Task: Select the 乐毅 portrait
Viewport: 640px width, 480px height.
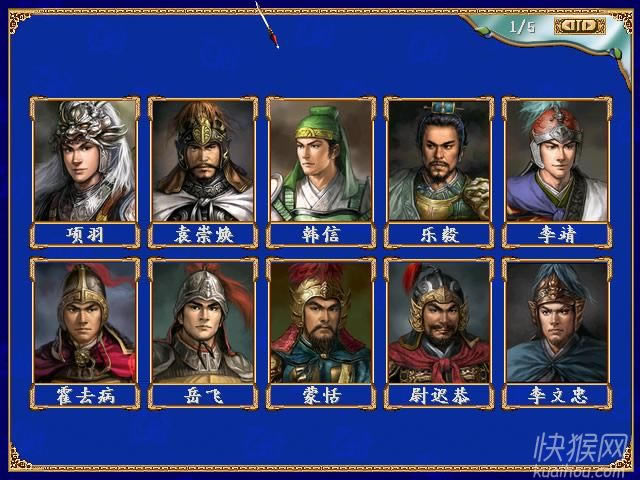Action: coord(439,160)
